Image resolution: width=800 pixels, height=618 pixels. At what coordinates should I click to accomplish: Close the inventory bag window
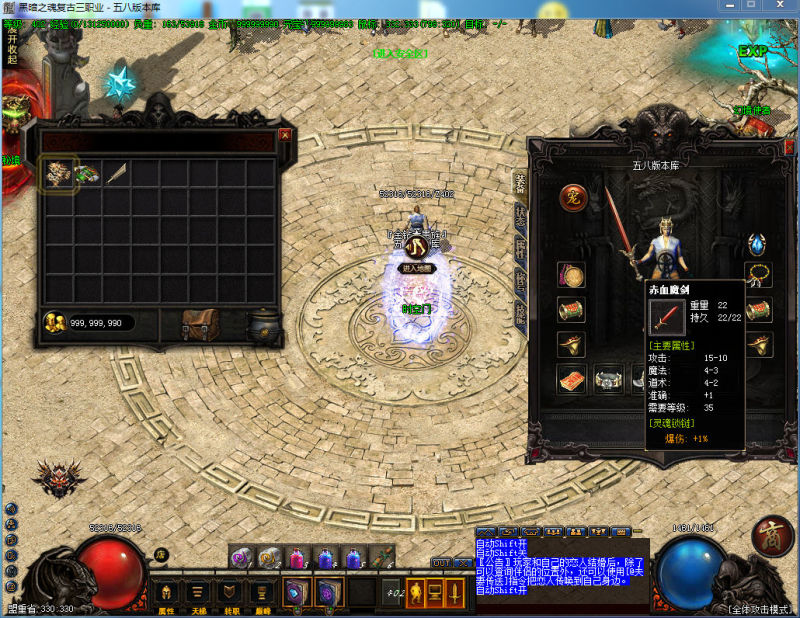pyautogui.click(x=285, y=134)
